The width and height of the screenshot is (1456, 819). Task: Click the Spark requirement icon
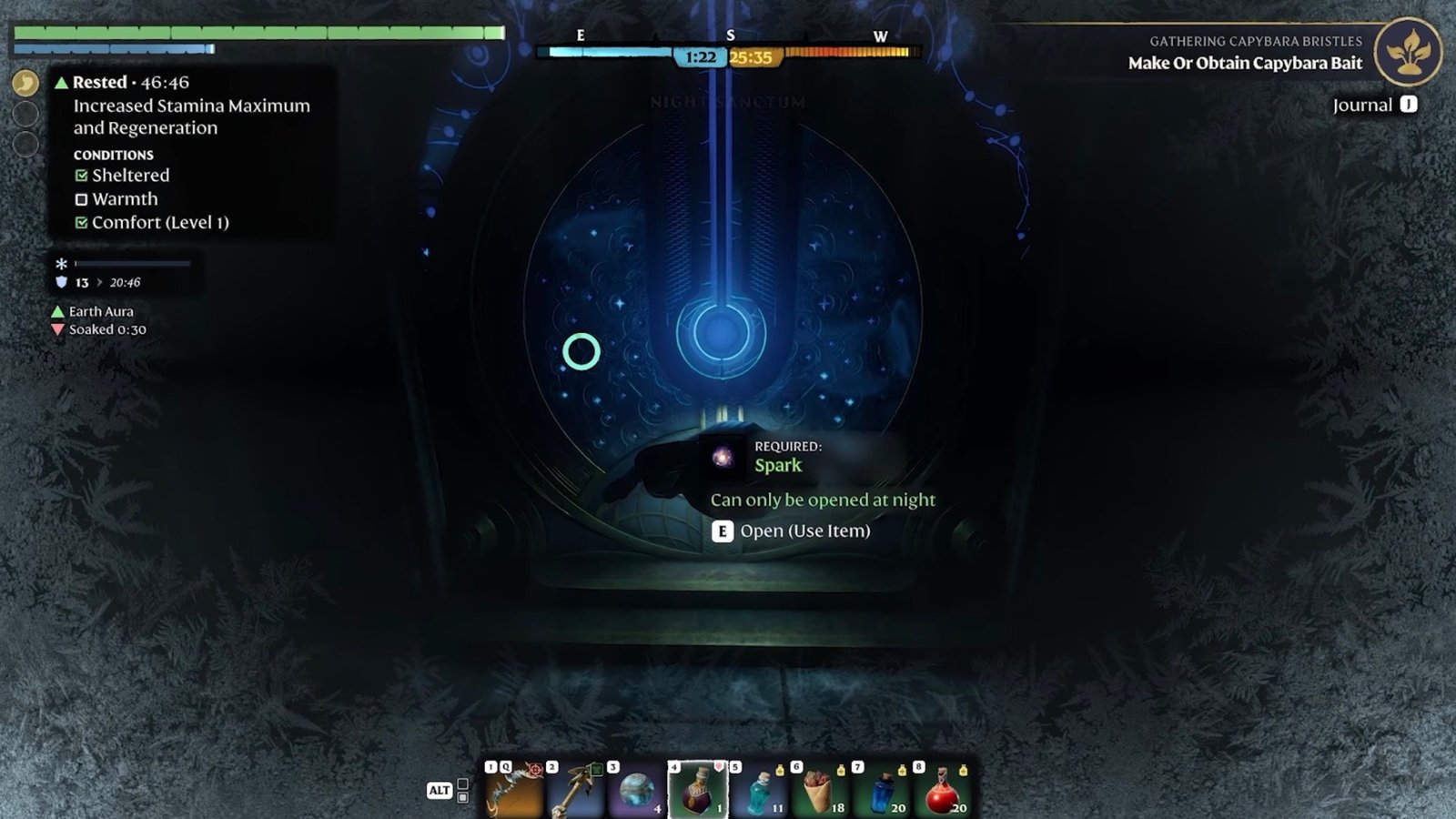[x=723, y=459]
